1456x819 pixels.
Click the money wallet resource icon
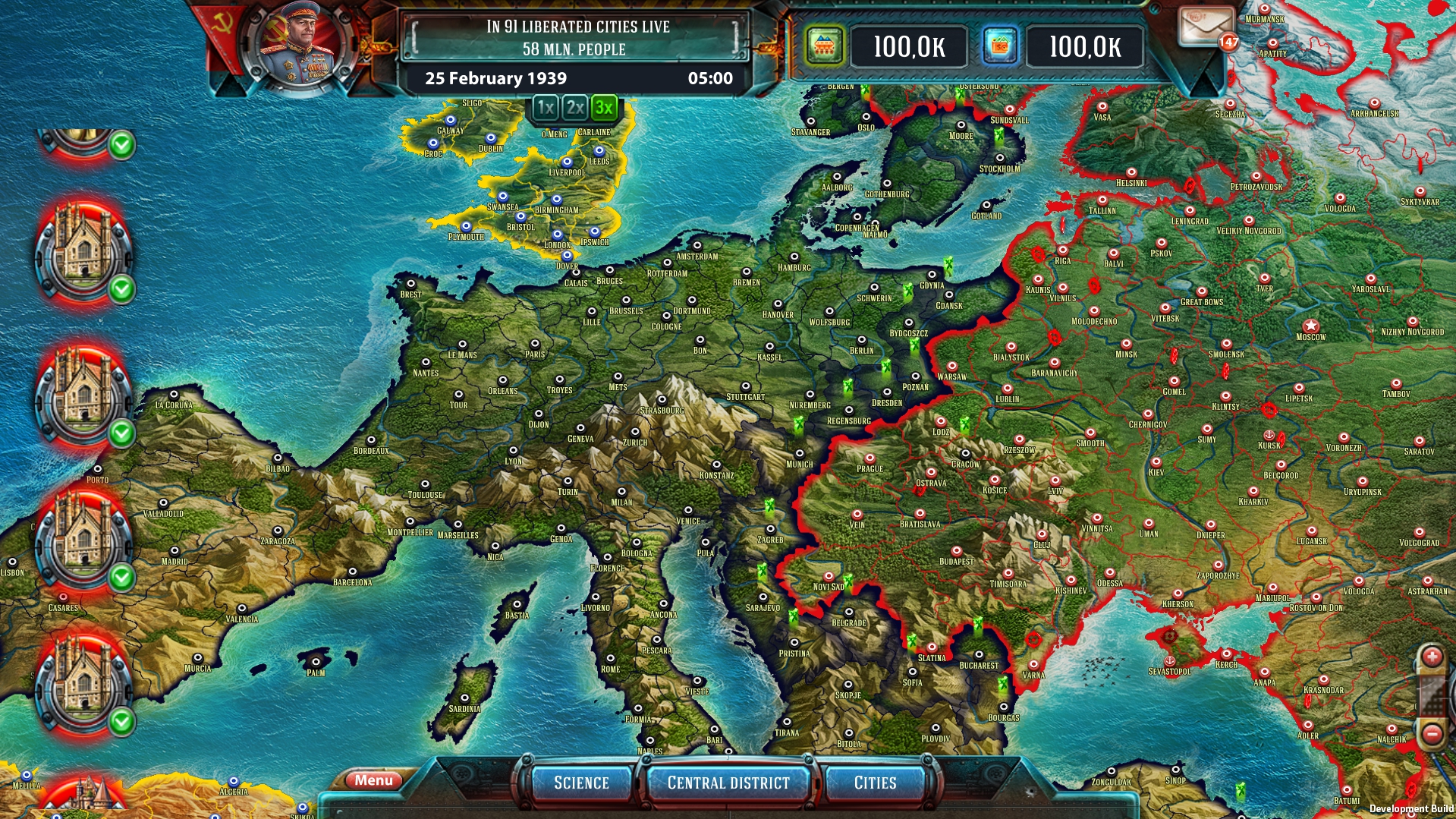point(1000,46)
